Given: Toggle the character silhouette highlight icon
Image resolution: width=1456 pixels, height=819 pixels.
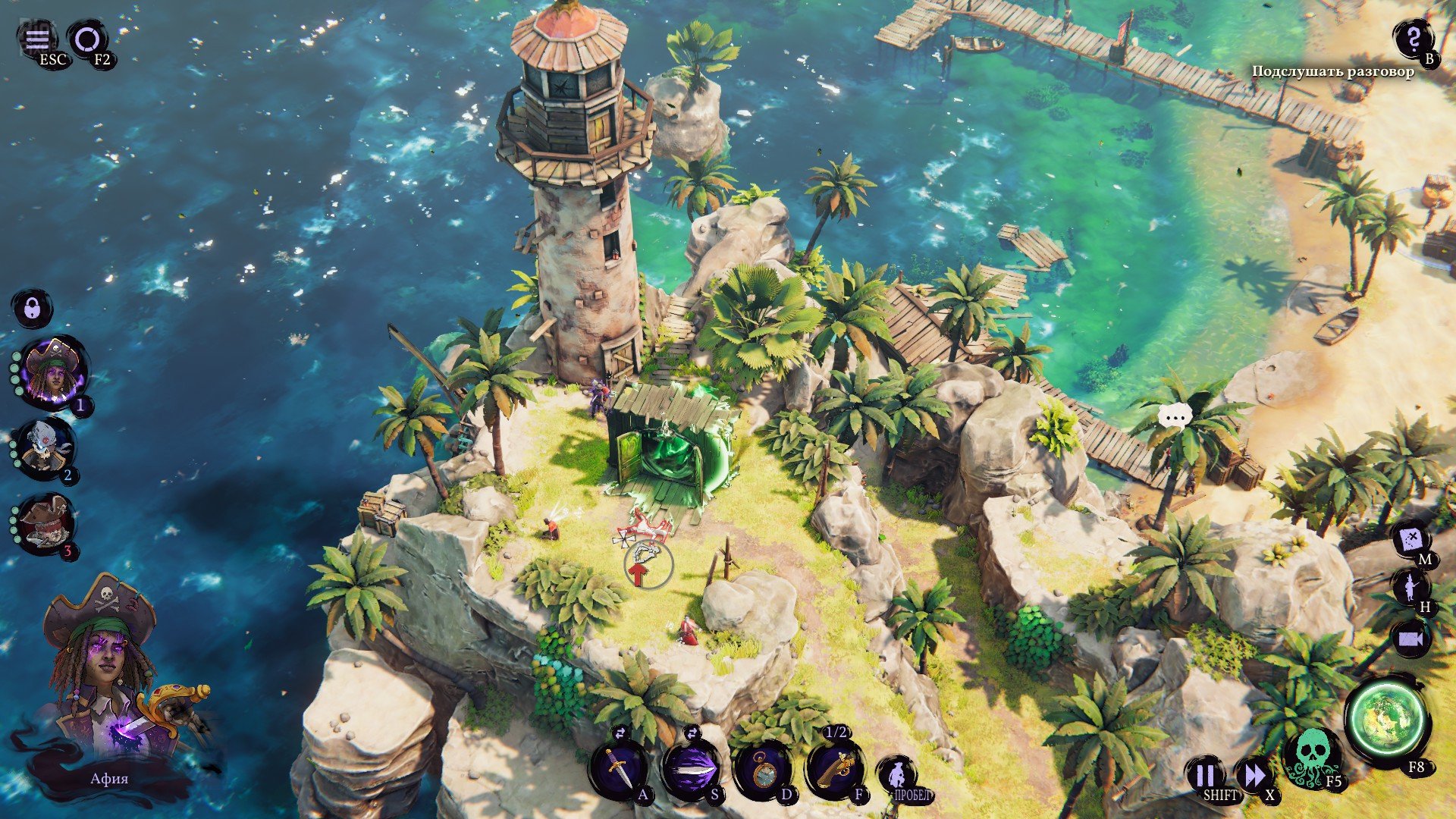Looking at the screenshot, I should (1410, 588).
